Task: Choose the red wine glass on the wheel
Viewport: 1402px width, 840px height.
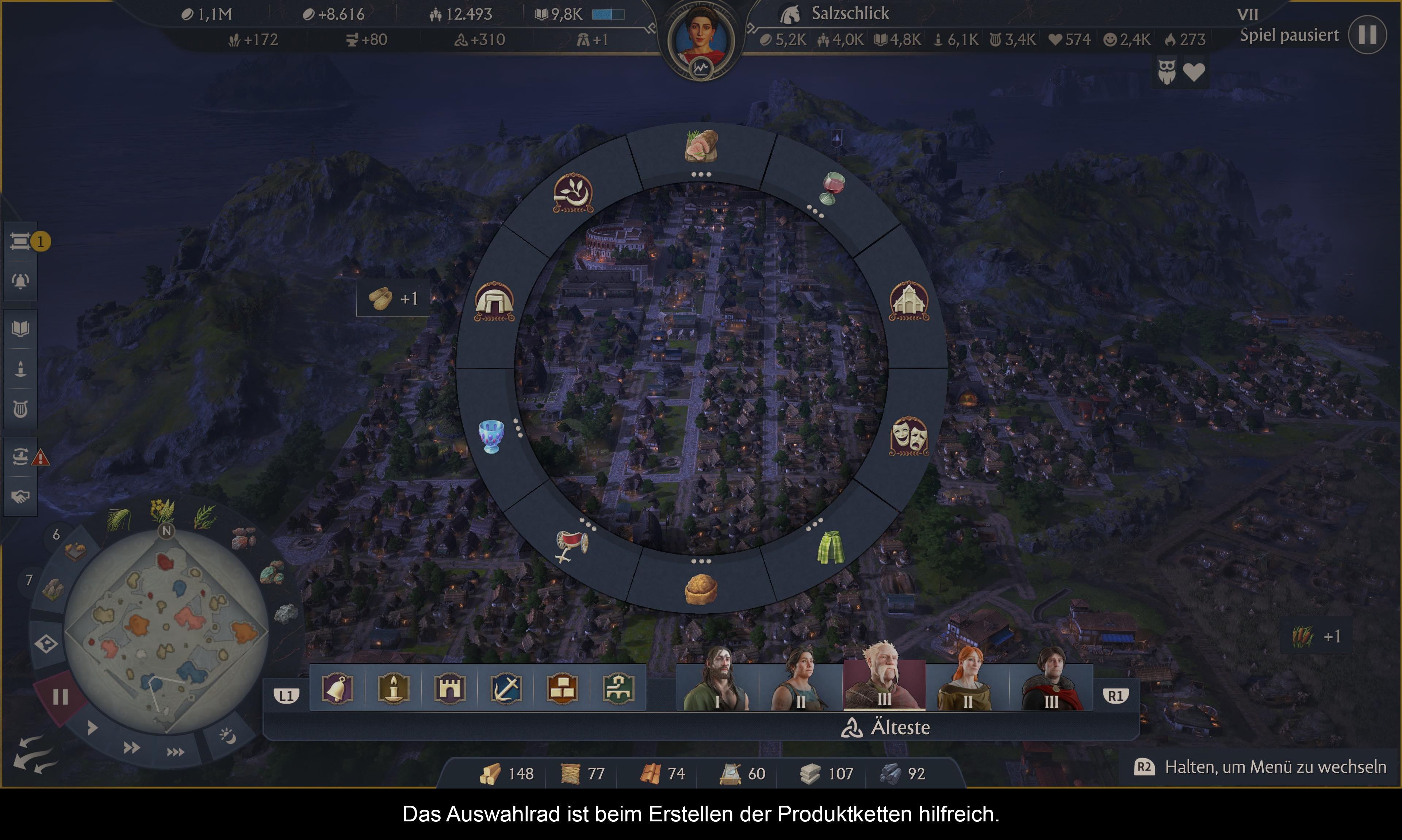Action: point(832,188)
